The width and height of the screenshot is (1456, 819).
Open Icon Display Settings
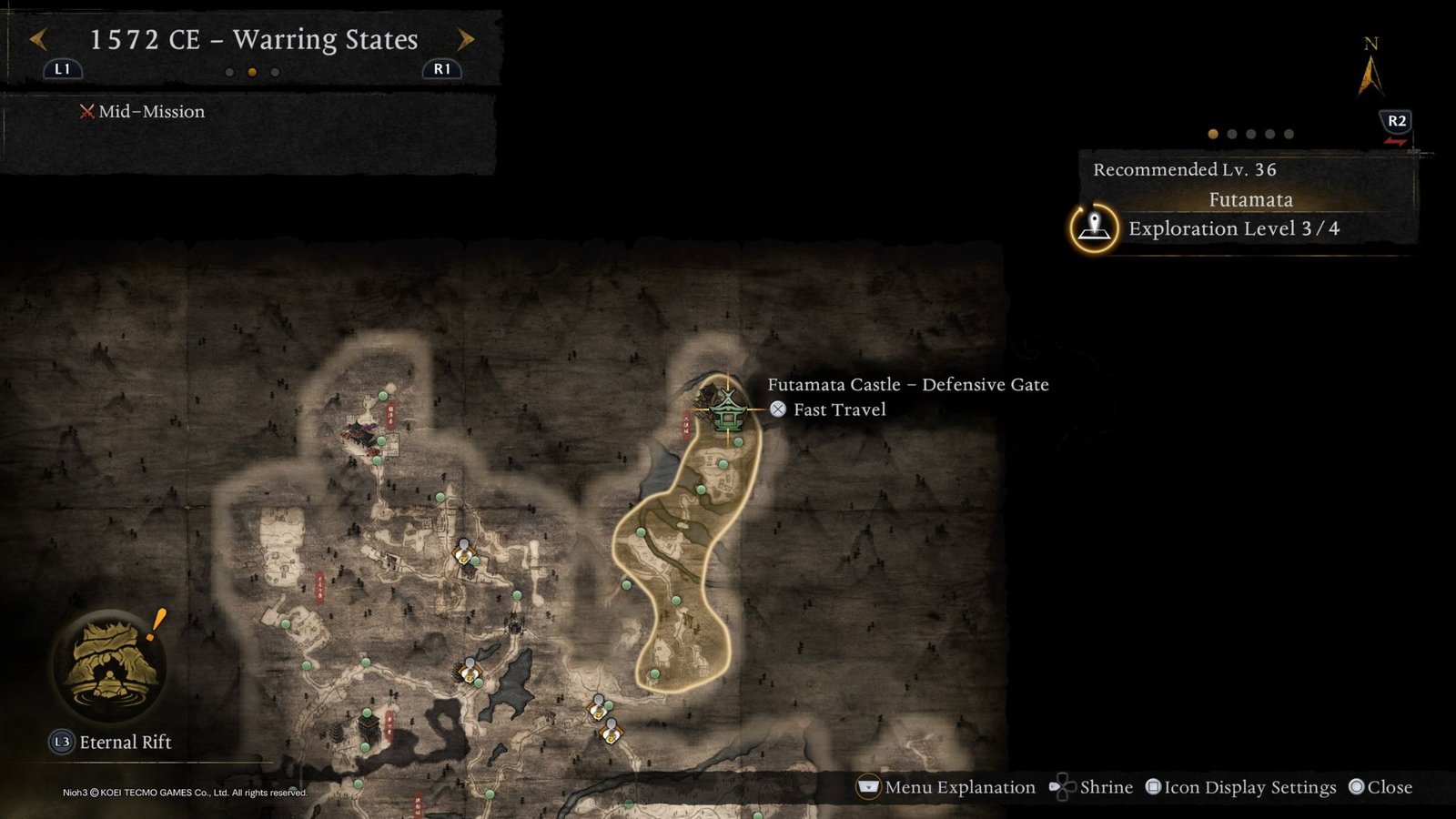click(x=1251, y=787)
